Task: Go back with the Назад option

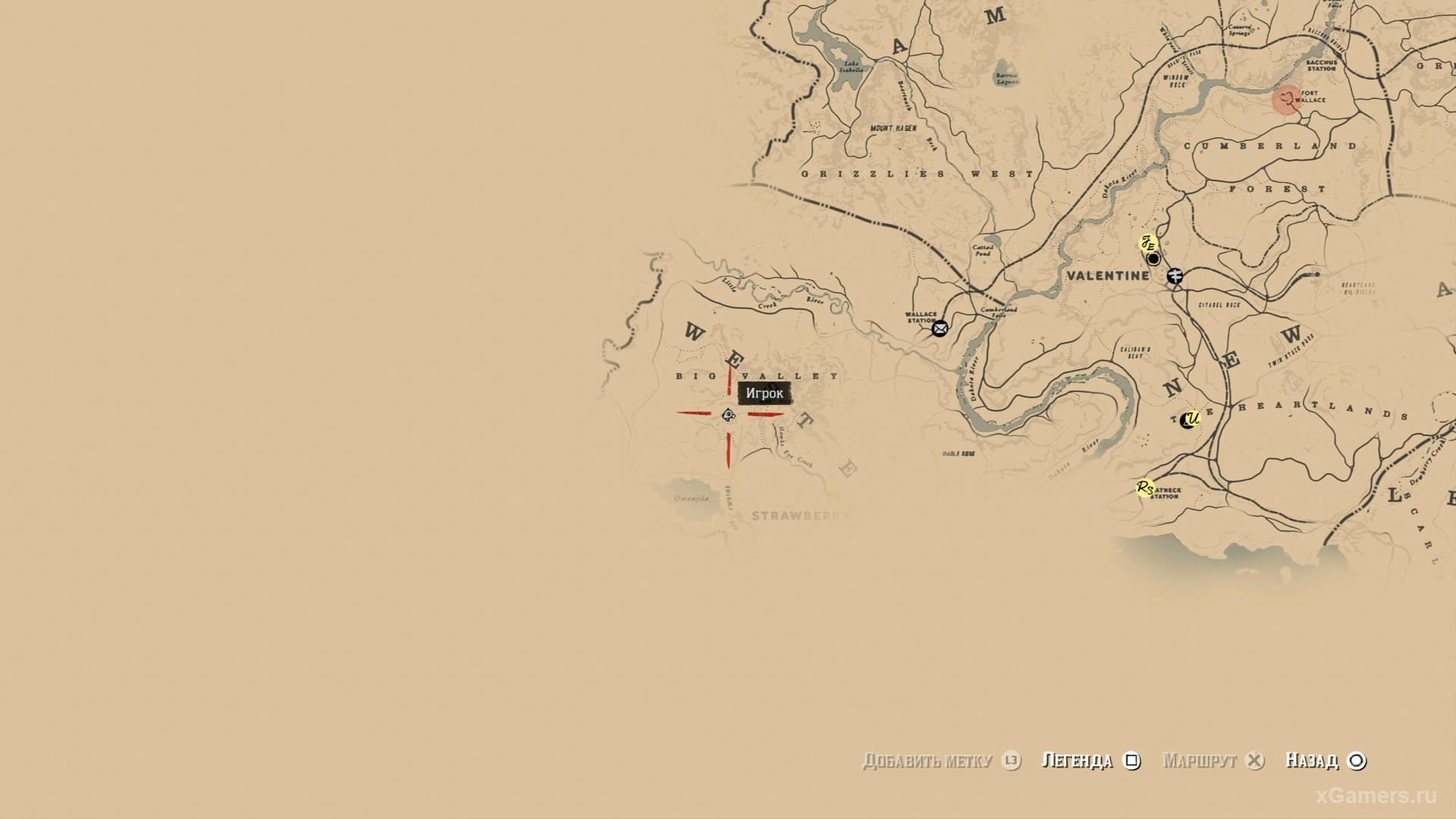Action: (1325, 761)
